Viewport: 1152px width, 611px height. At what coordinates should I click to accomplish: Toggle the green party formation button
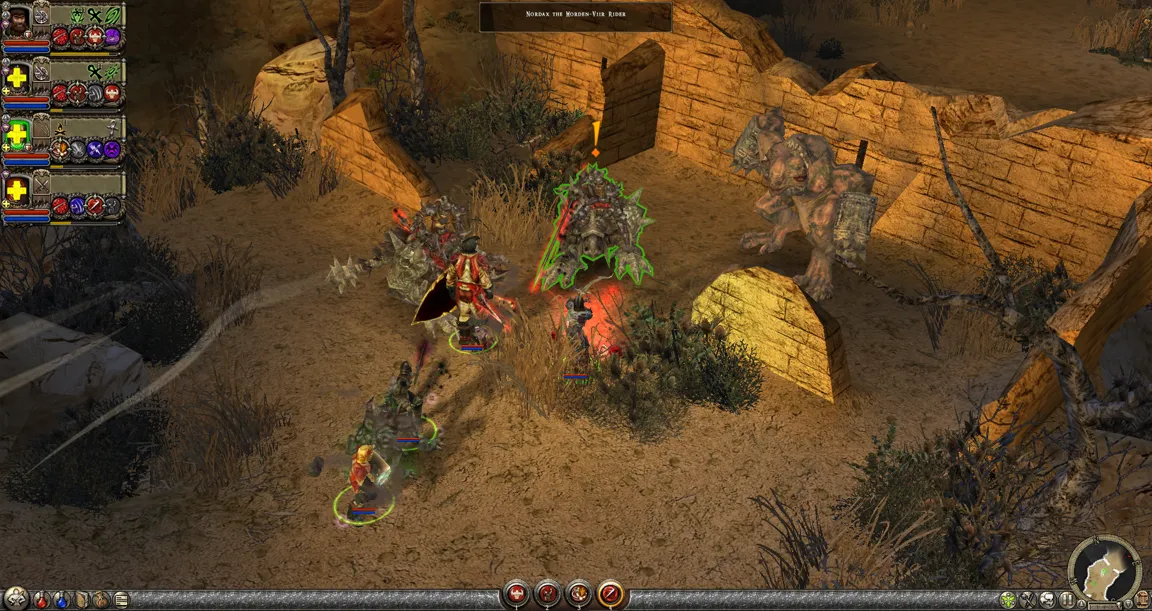tap(1007, 600)
